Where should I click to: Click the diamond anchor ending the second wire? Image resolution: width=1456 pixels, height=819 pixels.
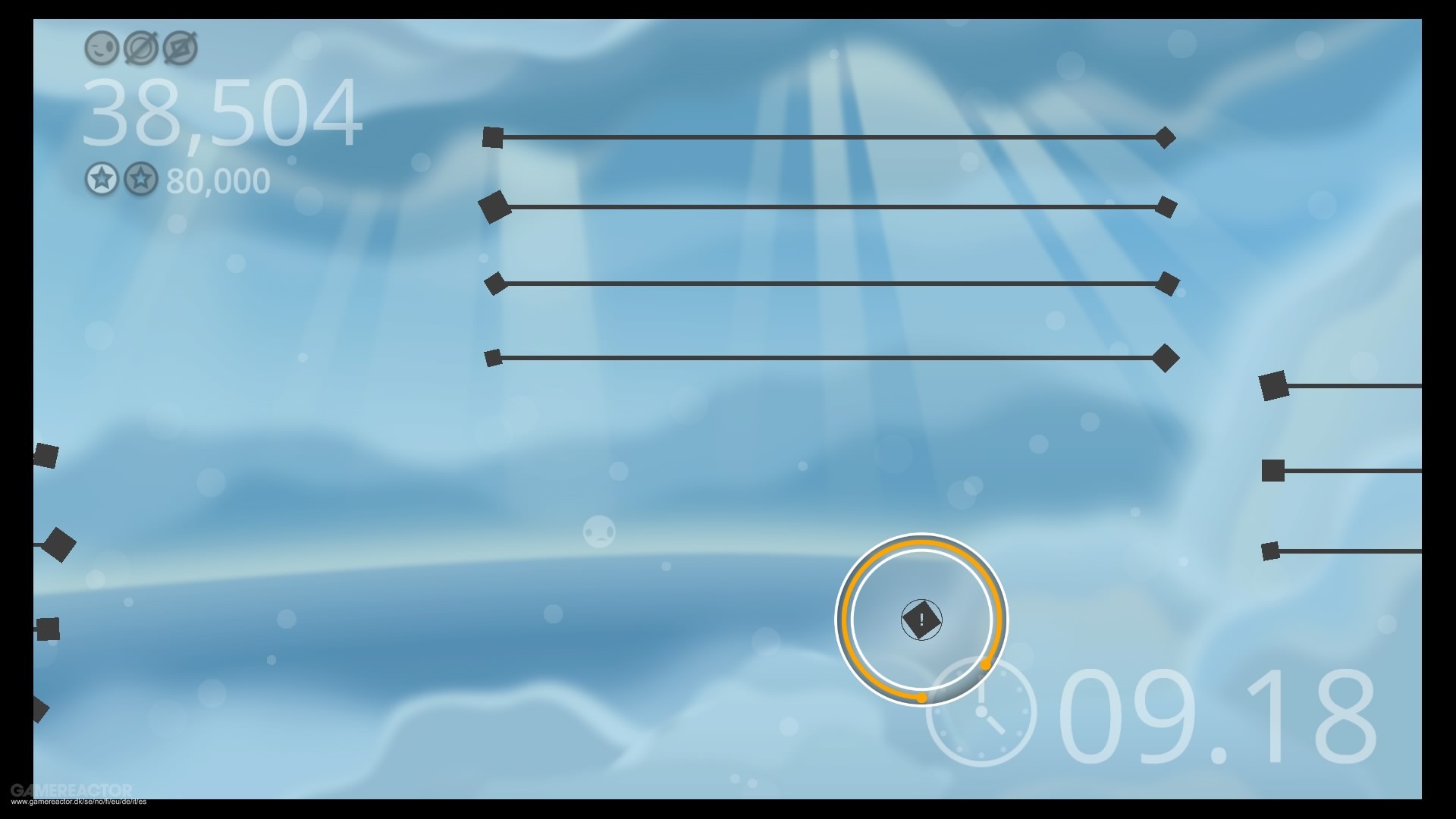tap(1166, 206)
